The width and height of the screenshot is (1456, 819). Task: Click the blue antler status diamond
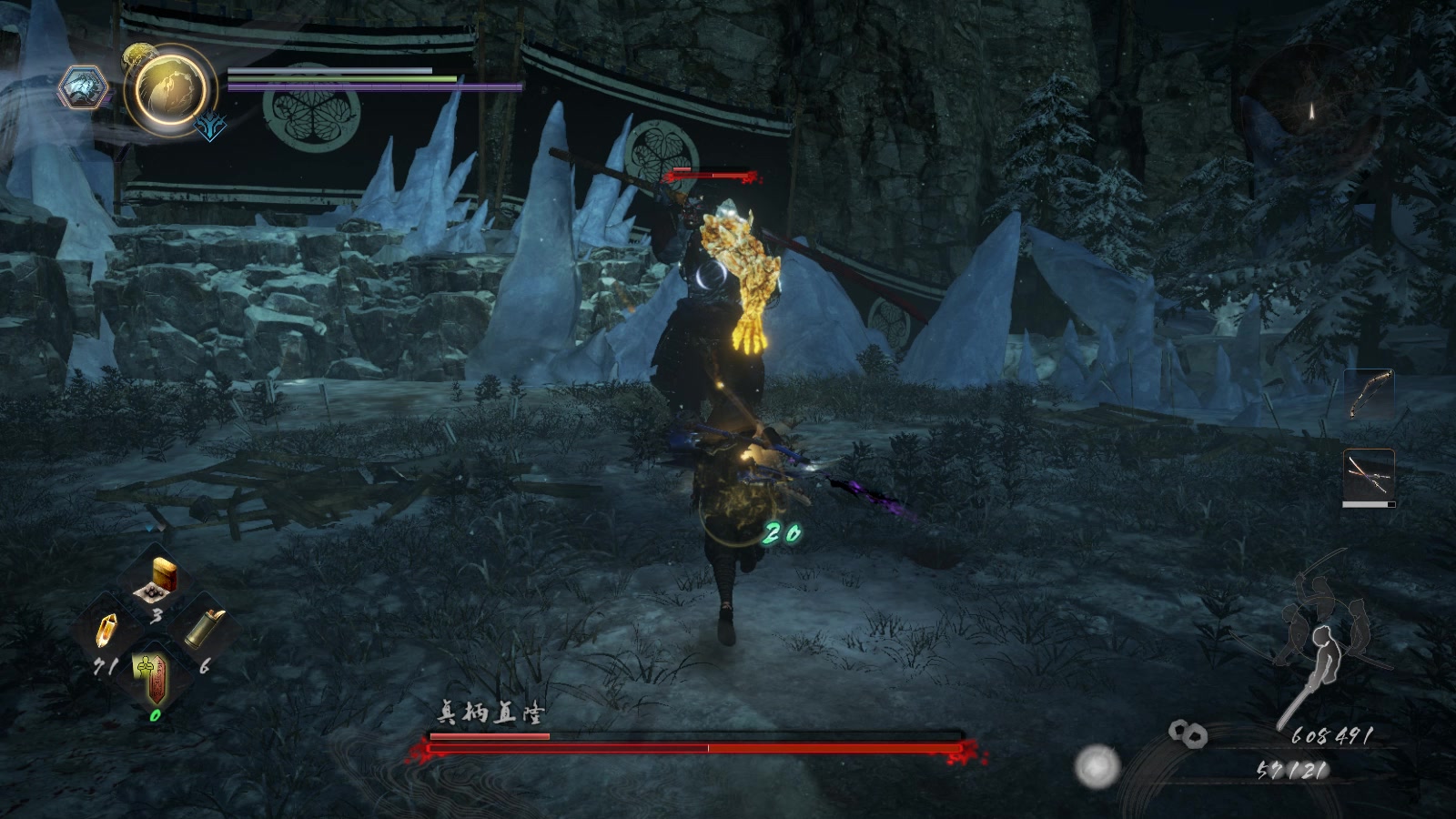point(210,128)
